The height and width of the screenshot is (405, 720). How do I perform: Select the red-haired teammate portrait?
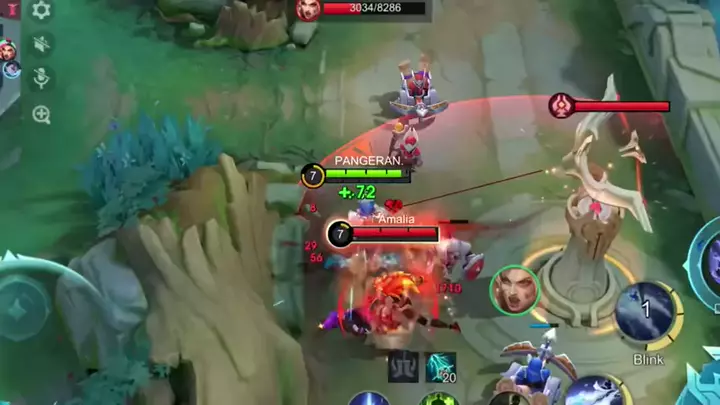tap(6, 48)
